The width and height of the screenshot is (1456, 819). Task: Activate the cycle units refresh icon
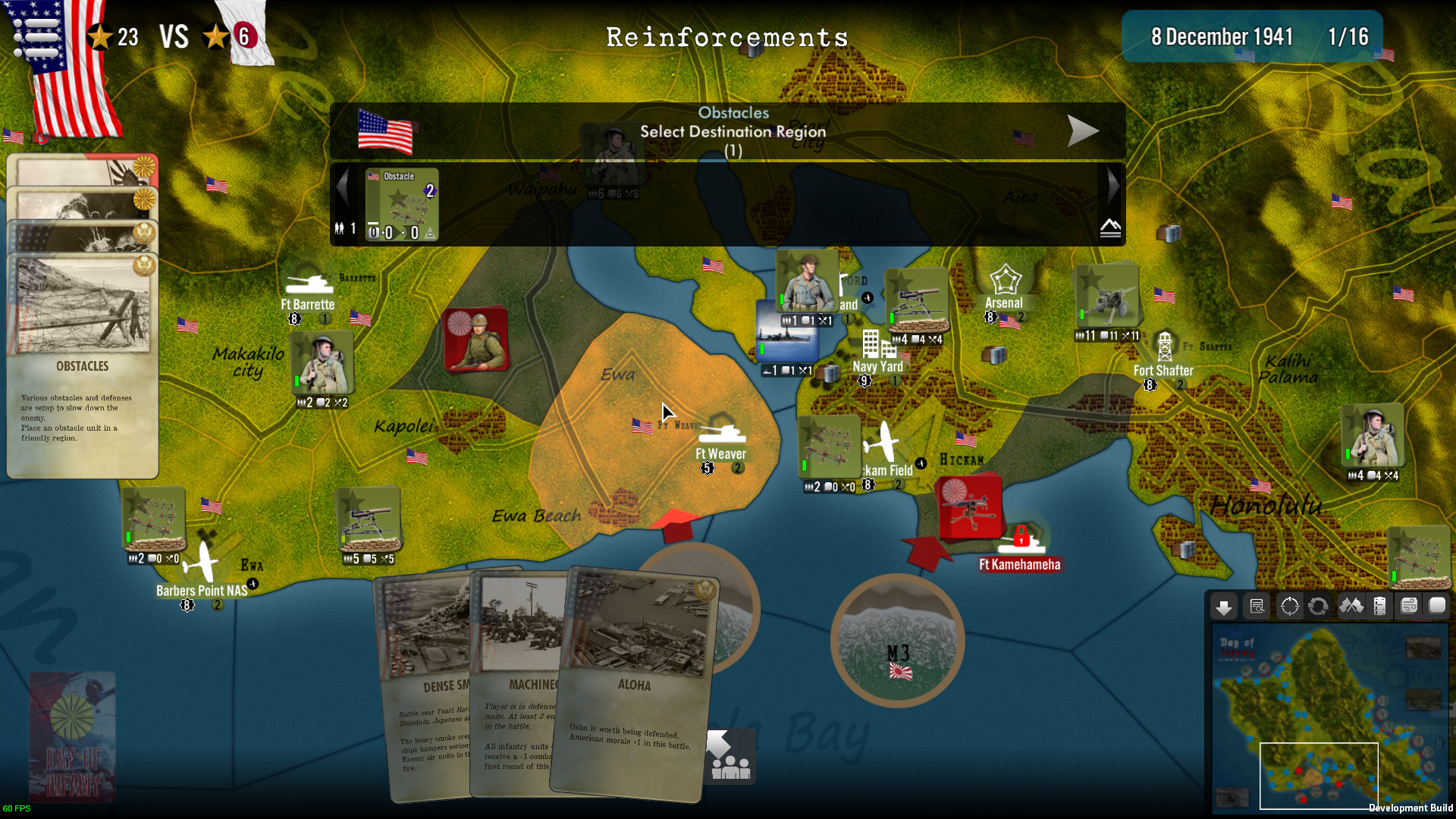1318,607
